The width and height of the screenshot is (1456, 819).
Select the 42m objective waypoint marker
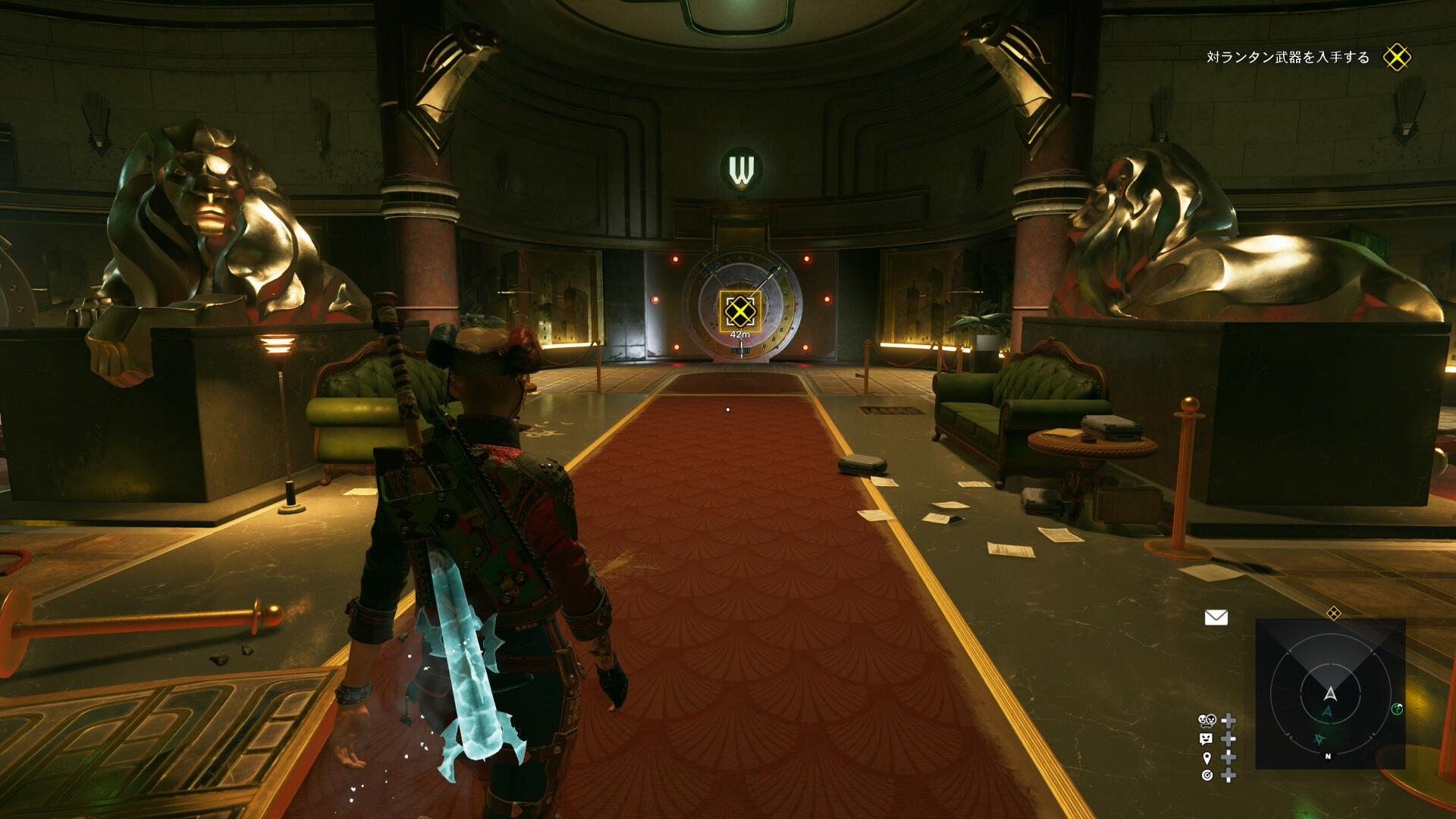740,312
